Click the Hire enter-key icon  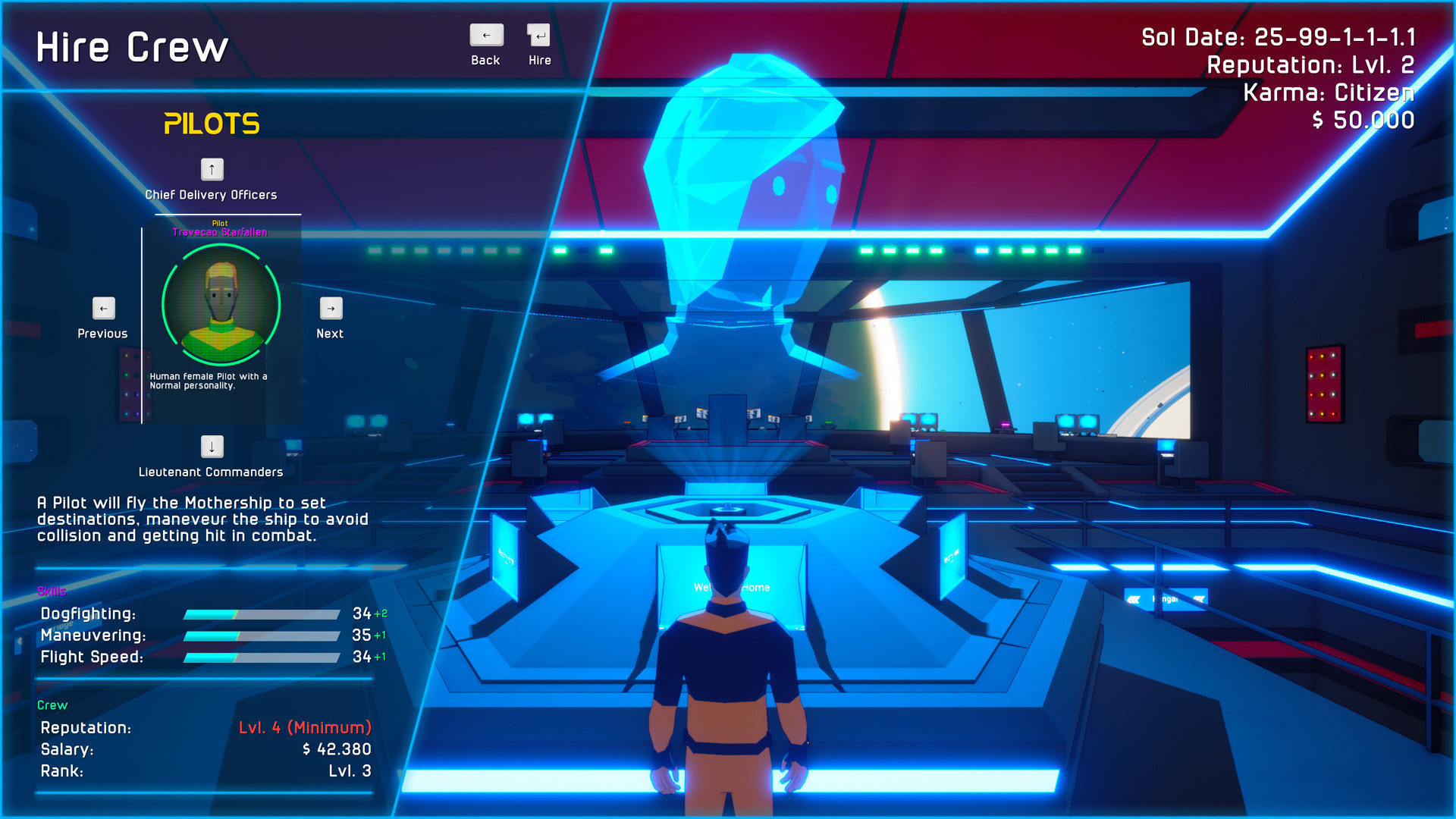pyautogui.click(x=539, y=35)
